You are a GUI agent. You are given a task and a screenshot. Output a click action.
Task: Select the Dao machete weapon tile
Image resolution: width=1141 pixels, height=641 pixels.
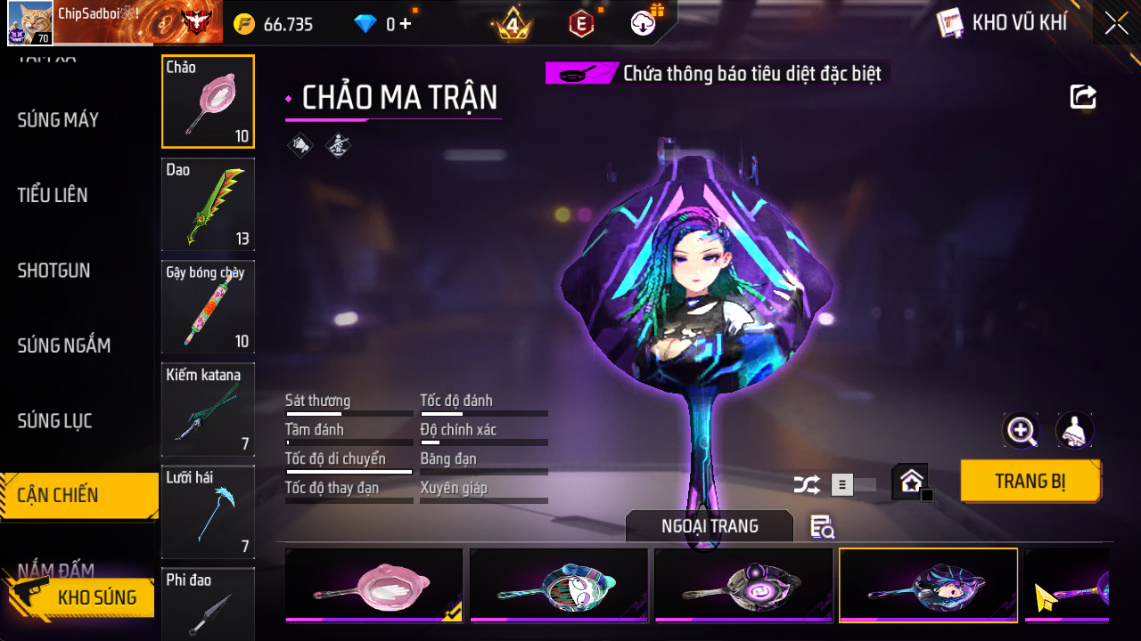[x=208, y=204]
